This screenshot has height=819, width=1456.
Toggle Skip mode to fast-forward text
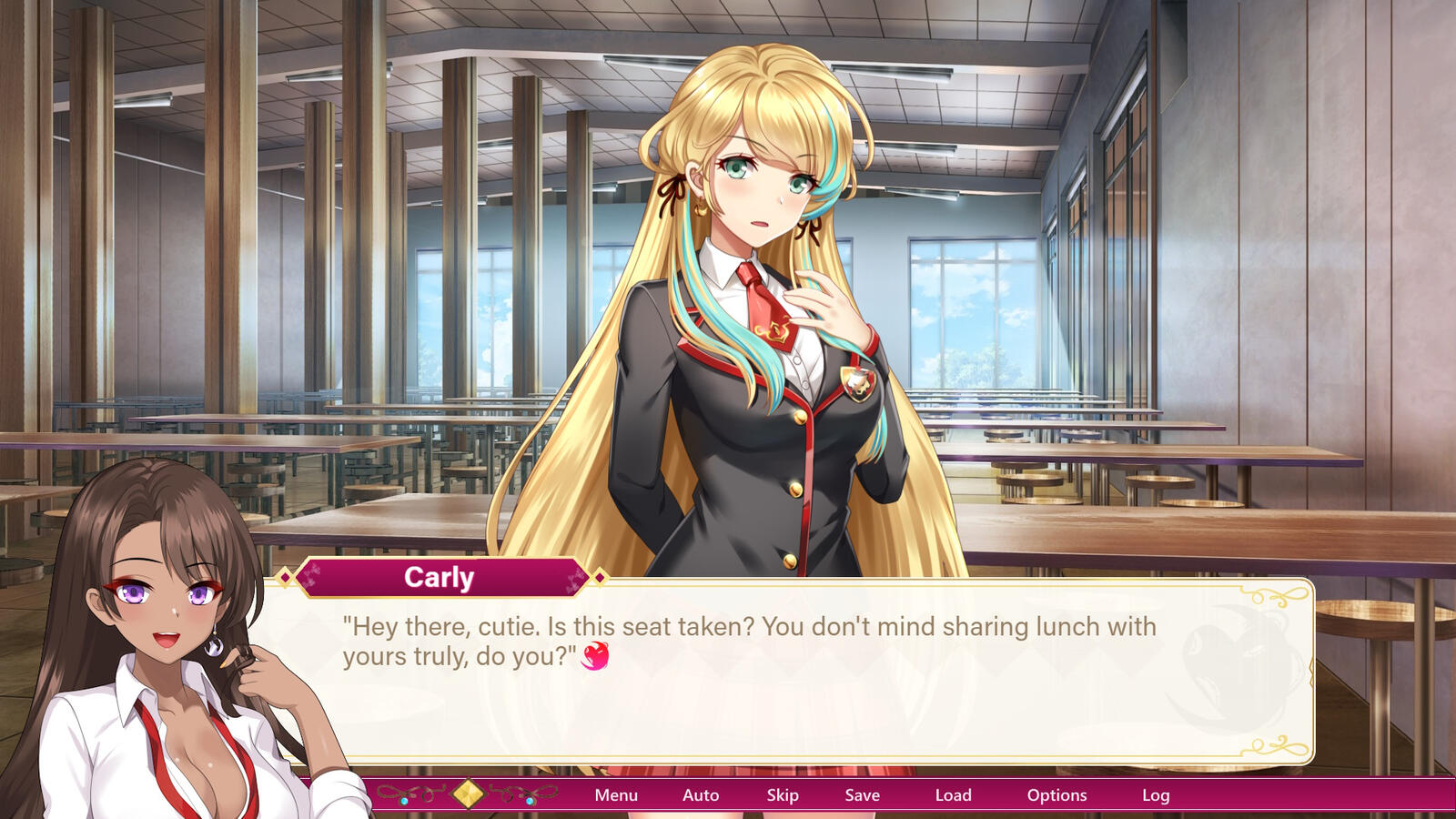(782, 794)
